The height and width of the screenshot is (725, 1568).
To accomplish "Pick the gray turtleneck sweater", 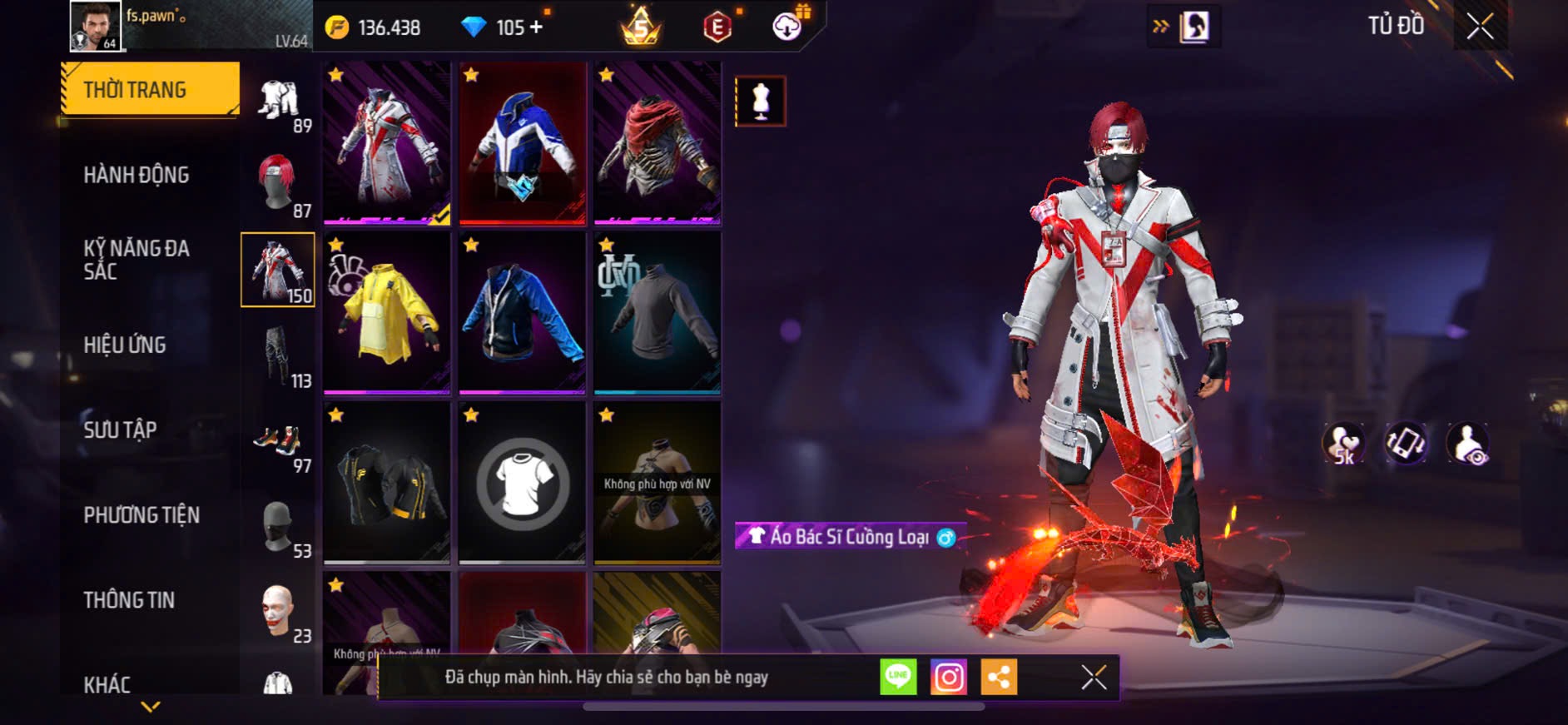I will (657, 313).
